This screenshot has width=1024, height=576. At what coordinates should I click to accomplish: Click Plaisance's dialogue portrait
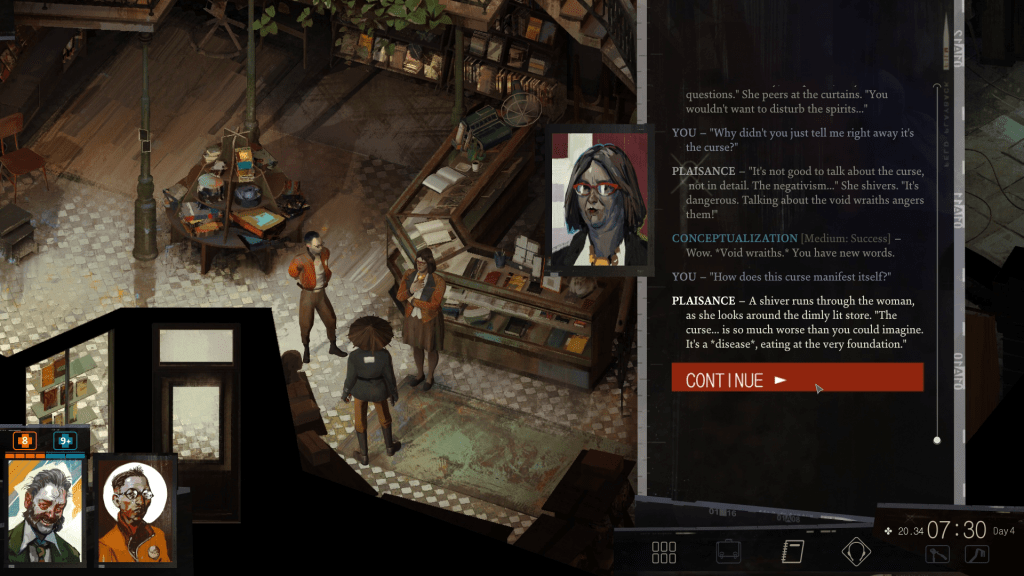(600, 200)
